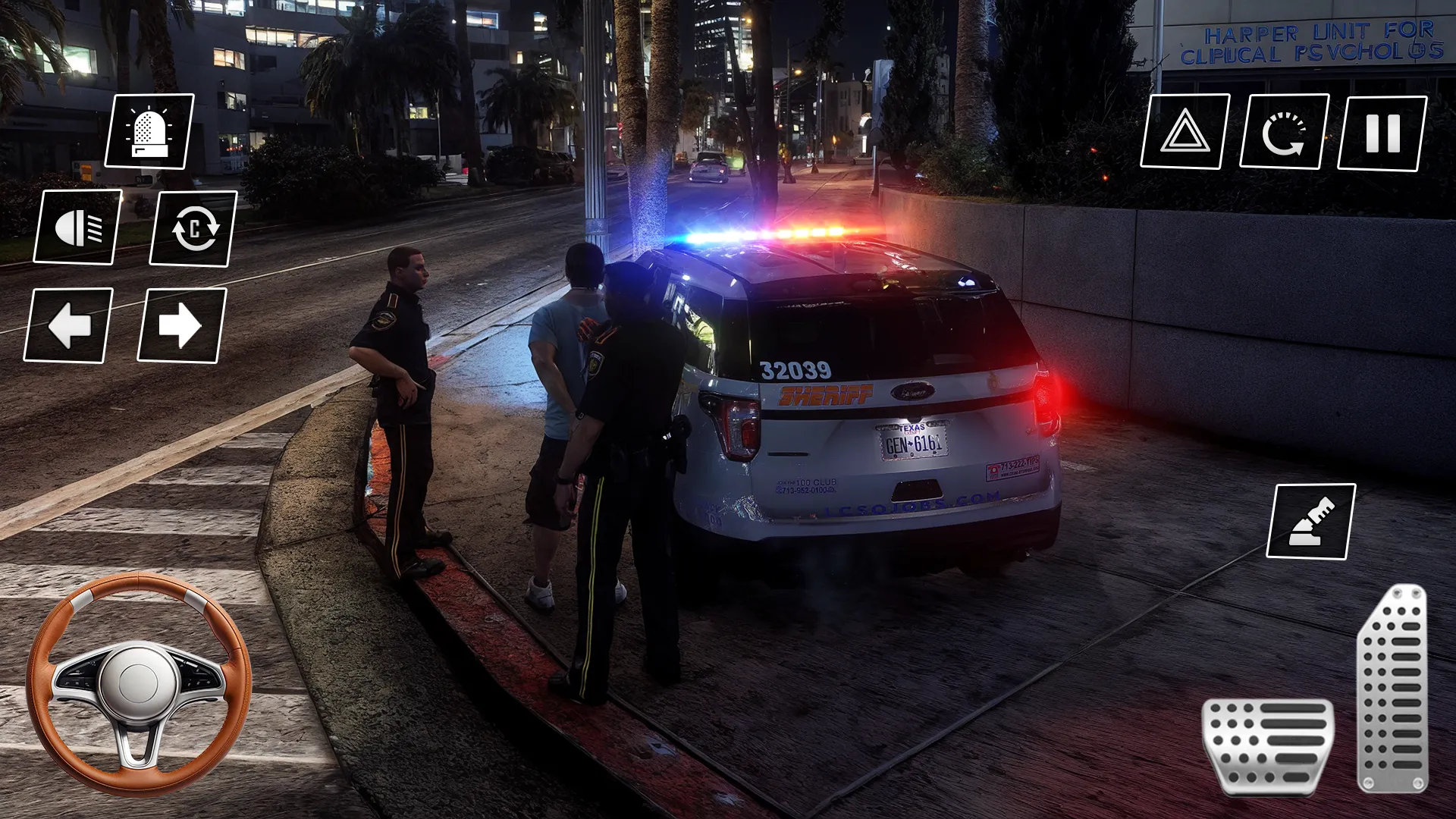The height and width of the screenshot is (819, 1456).
Task: Turn on the headlights button
Action: [77, 227]
